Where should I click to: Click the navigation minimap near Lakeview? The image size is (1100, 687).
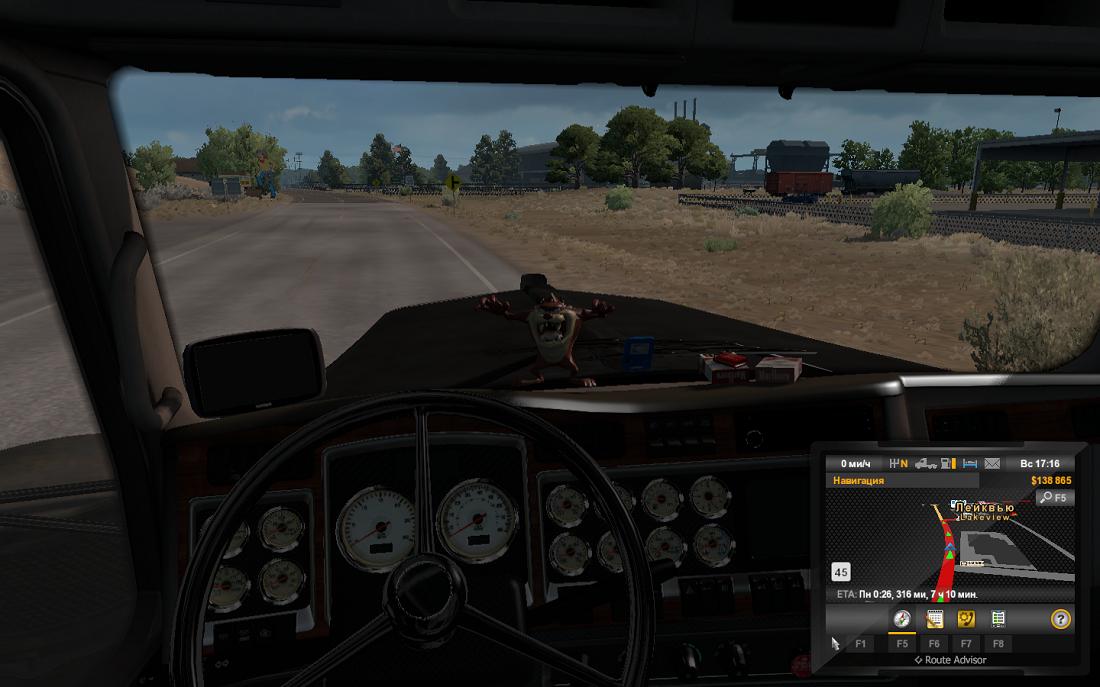point(950,545)
